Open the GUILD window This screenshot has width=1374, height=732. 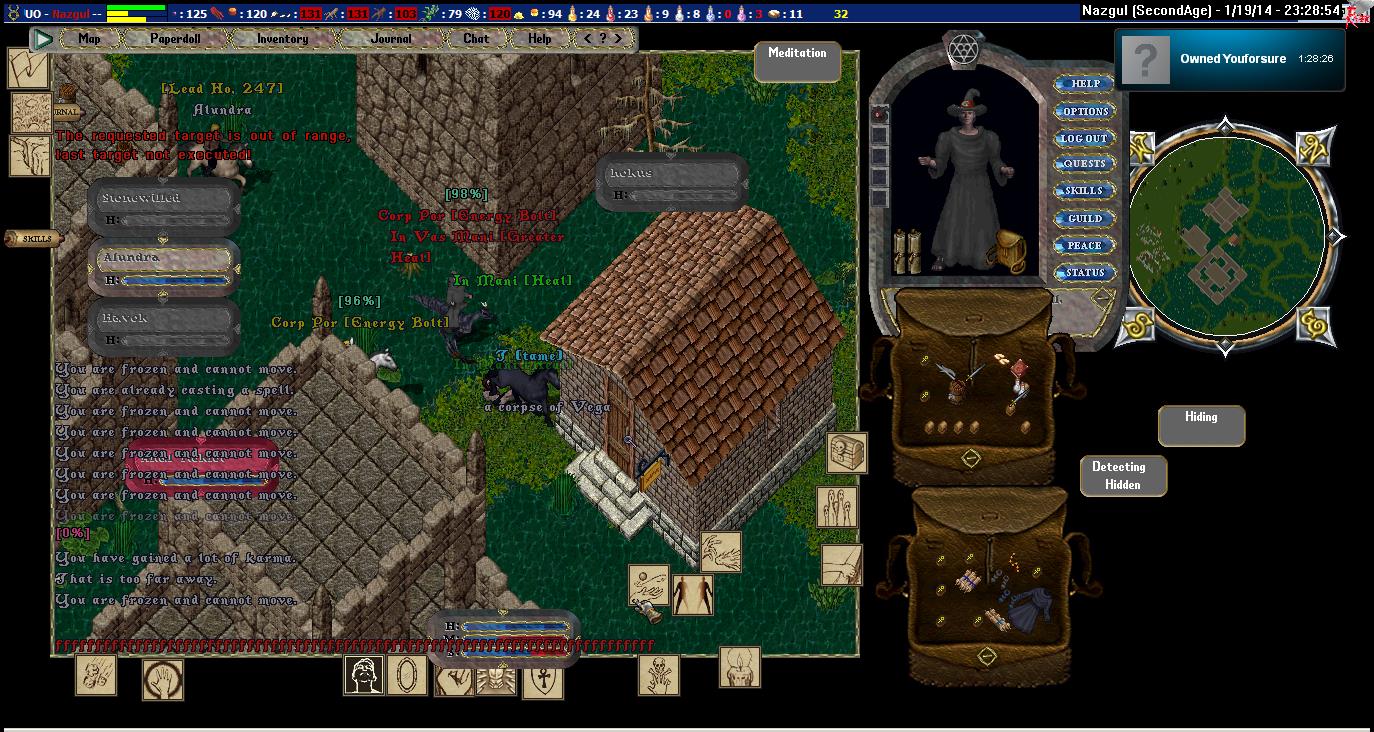(1085, 218)
